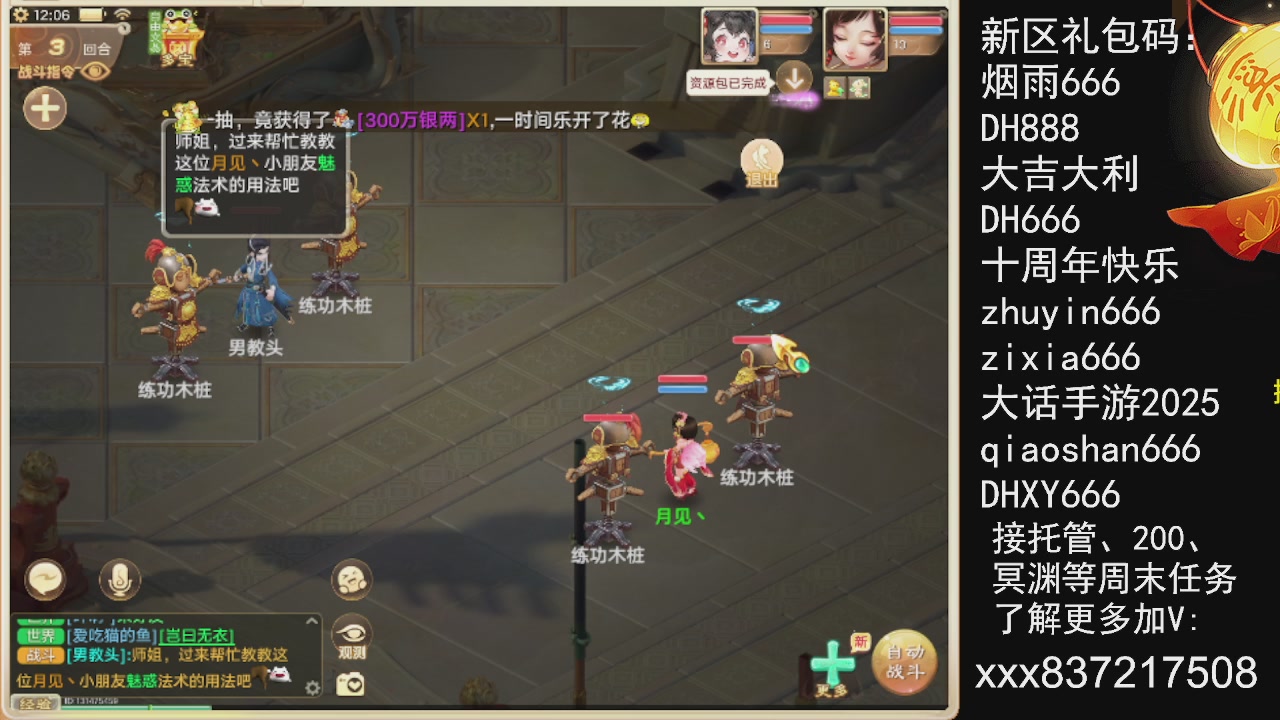Click the green 经验 experience bar

tap(131, 707)
